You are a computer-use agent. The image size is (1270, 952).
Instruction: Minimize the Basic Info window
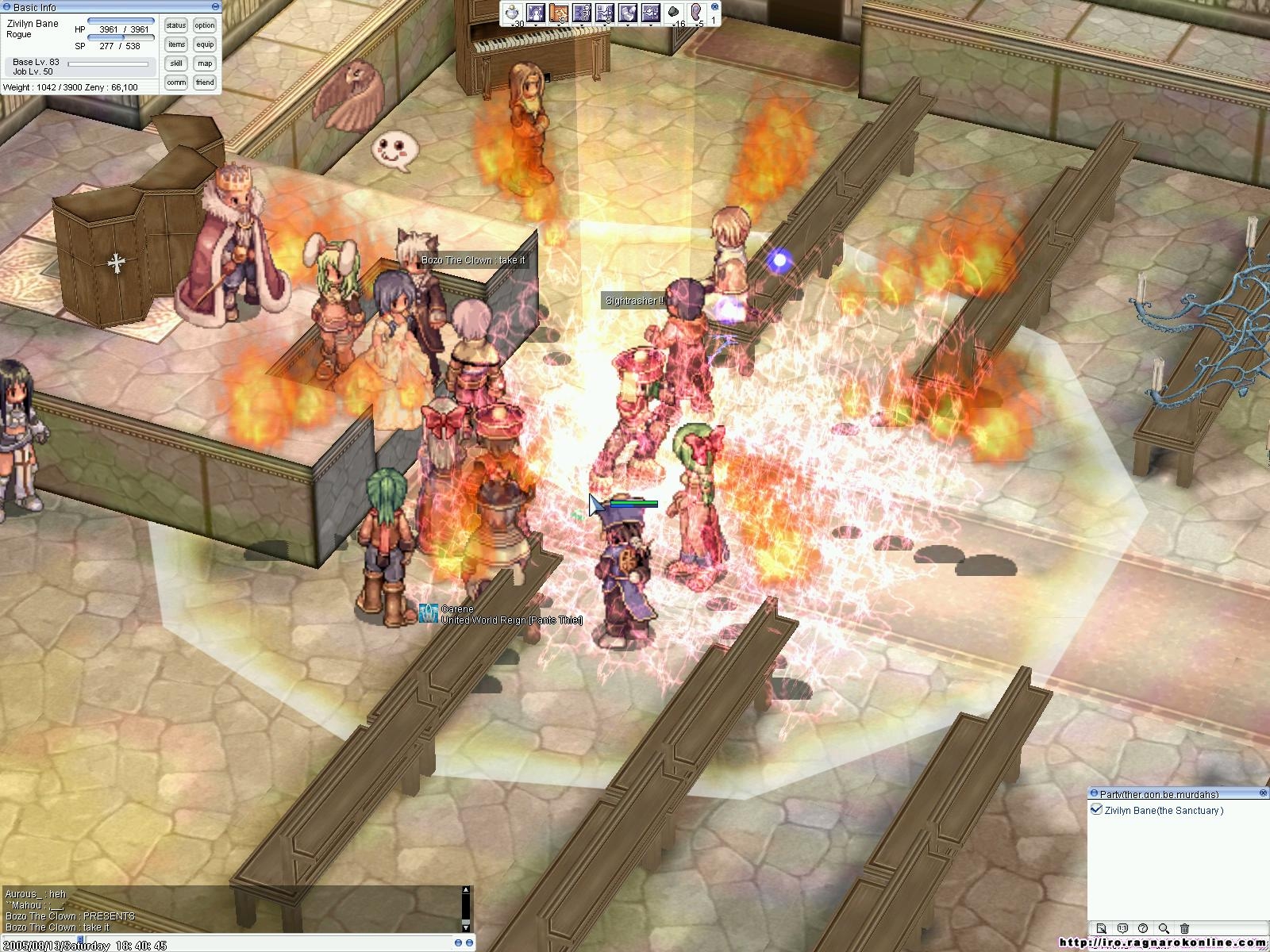coord(6,7)
